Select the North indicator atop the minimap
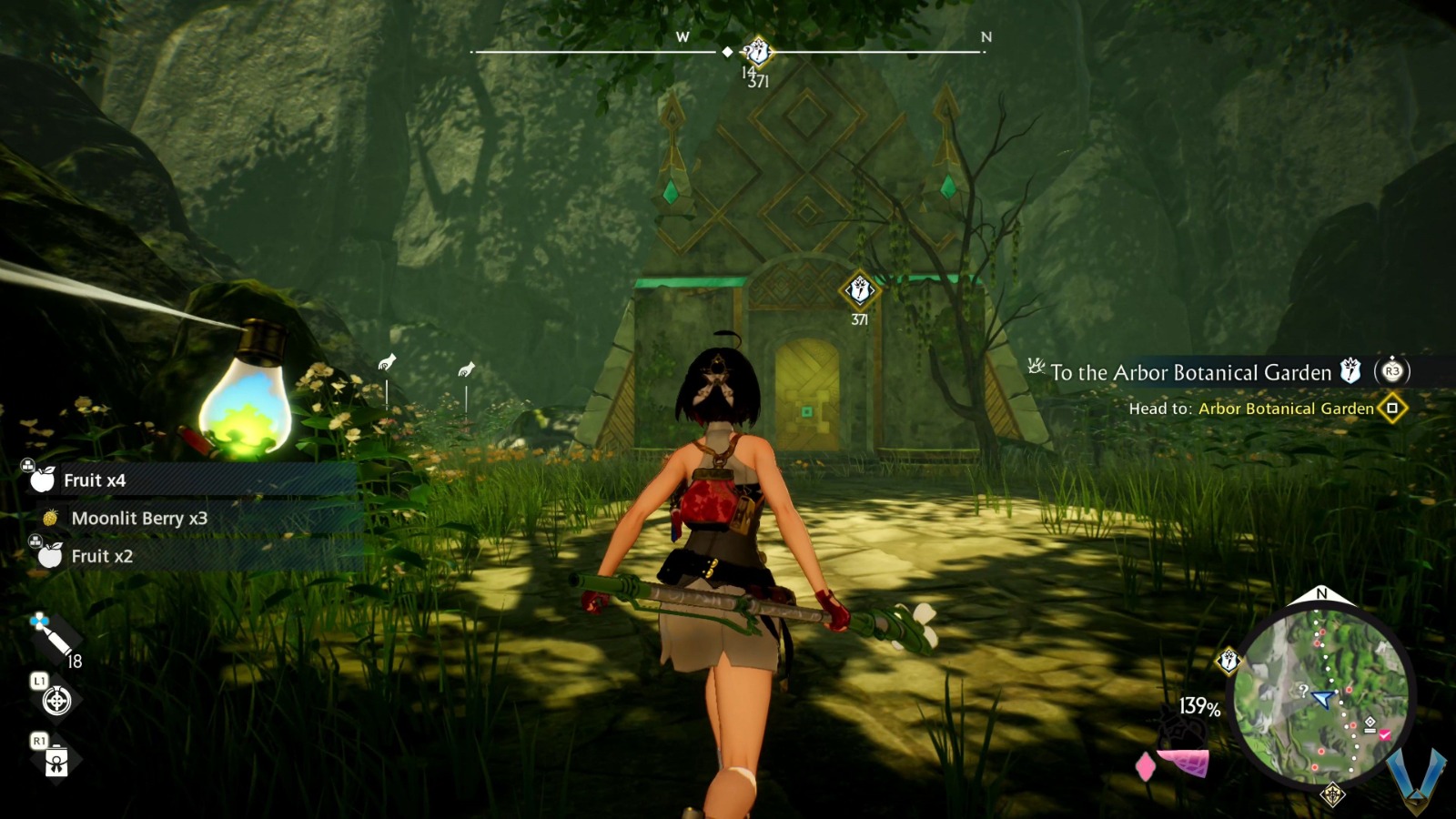The image size is (1456, 819). click(x=1324, y=595)
